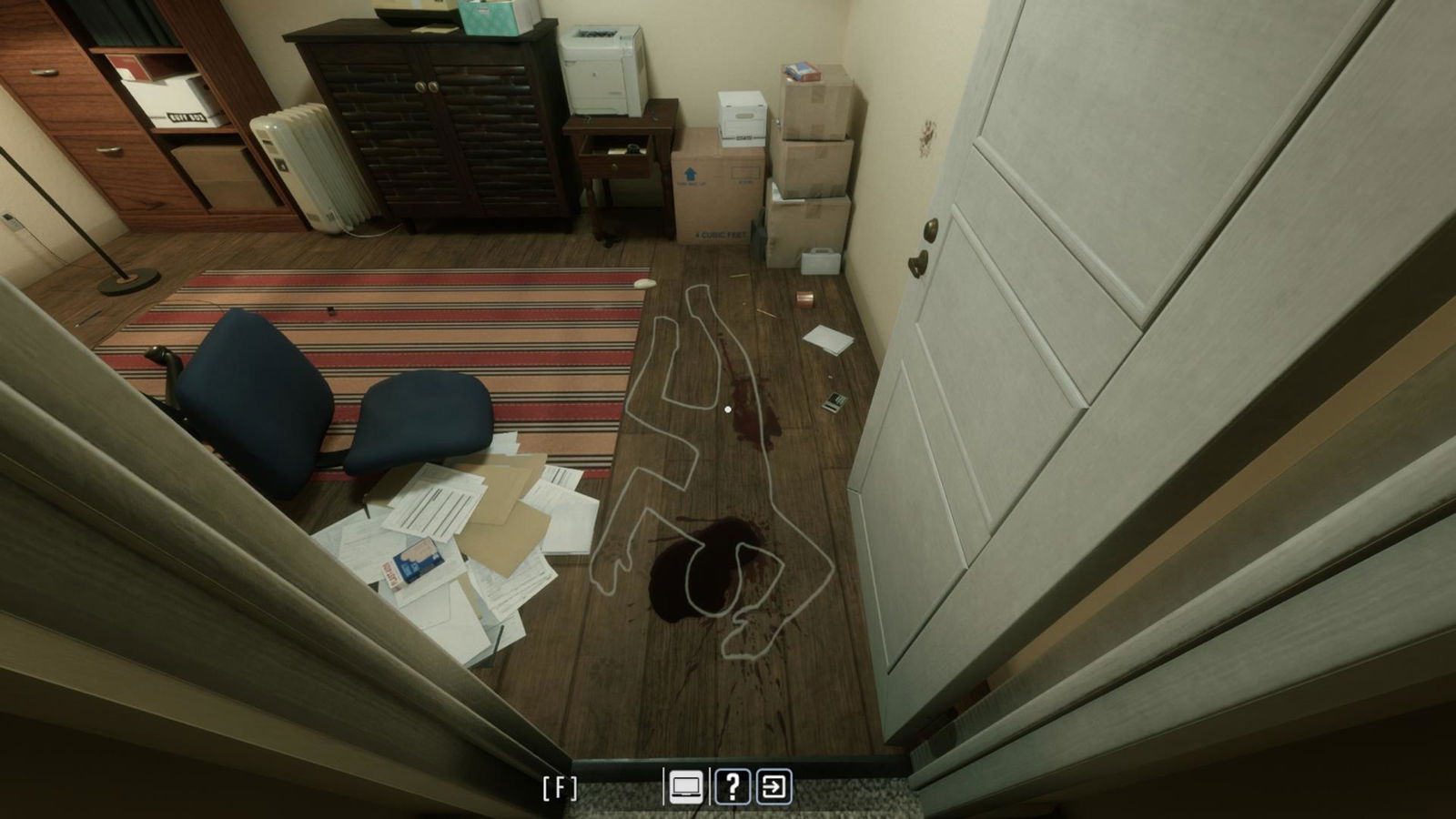Select the exit arrow icon
The height and width of the screenshot is (819, 1456).
click(774, 787)
